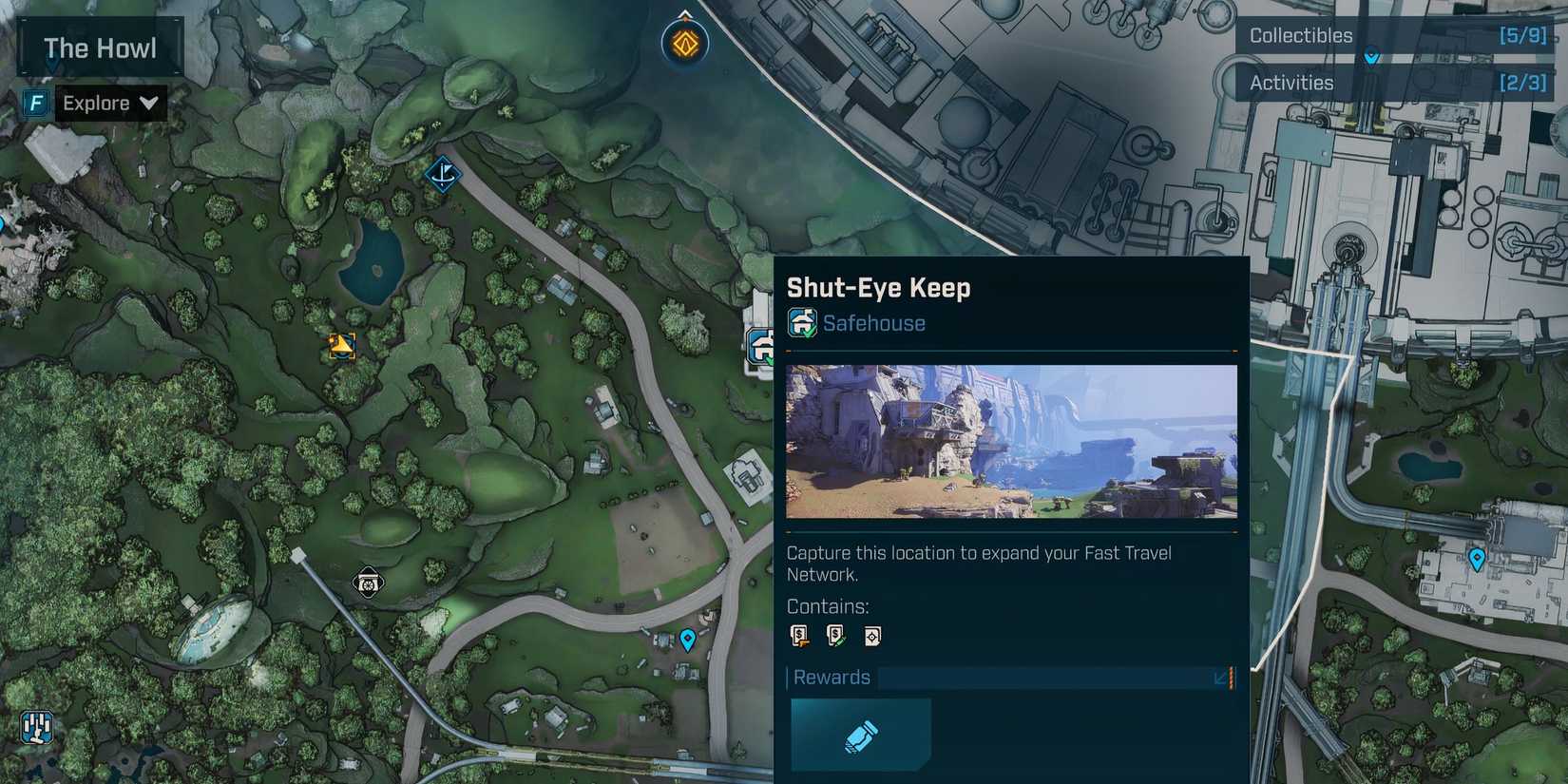
Task: Select the anchor marker on the map
Action: point(443,175)
